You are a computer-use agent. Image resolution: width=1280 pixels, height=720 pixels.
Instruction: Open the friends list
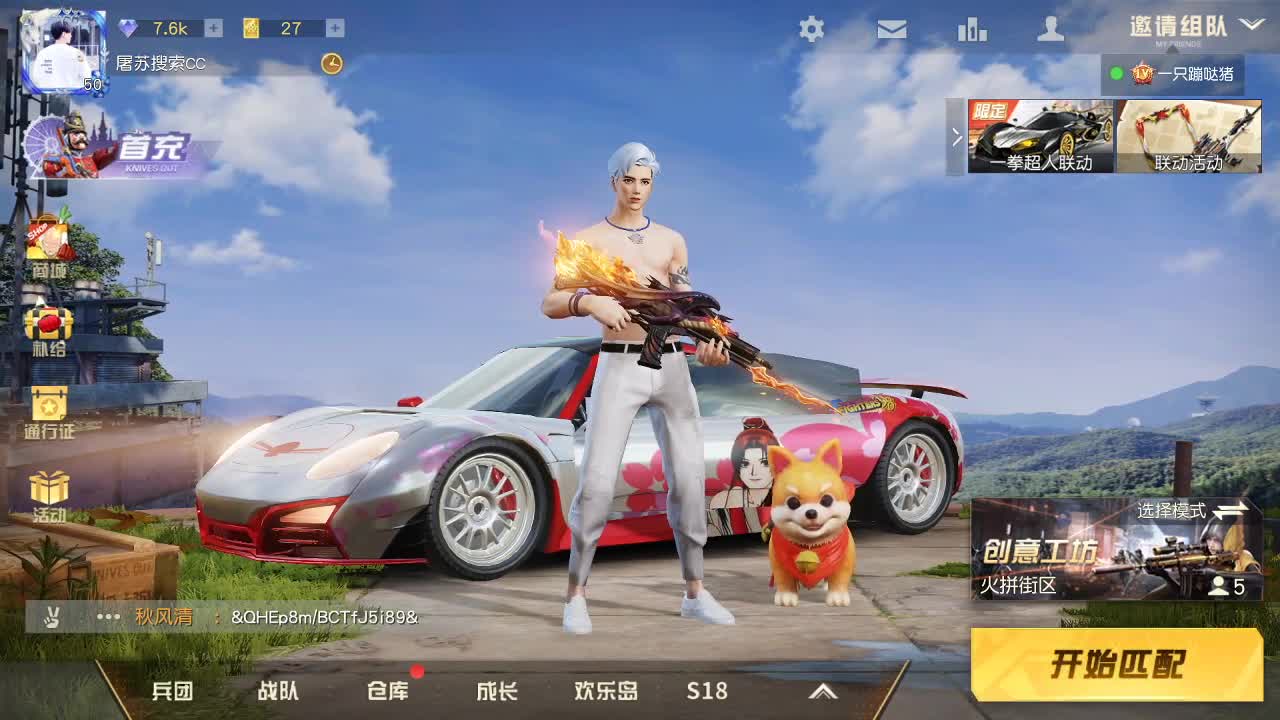(x=1051, y=31)
